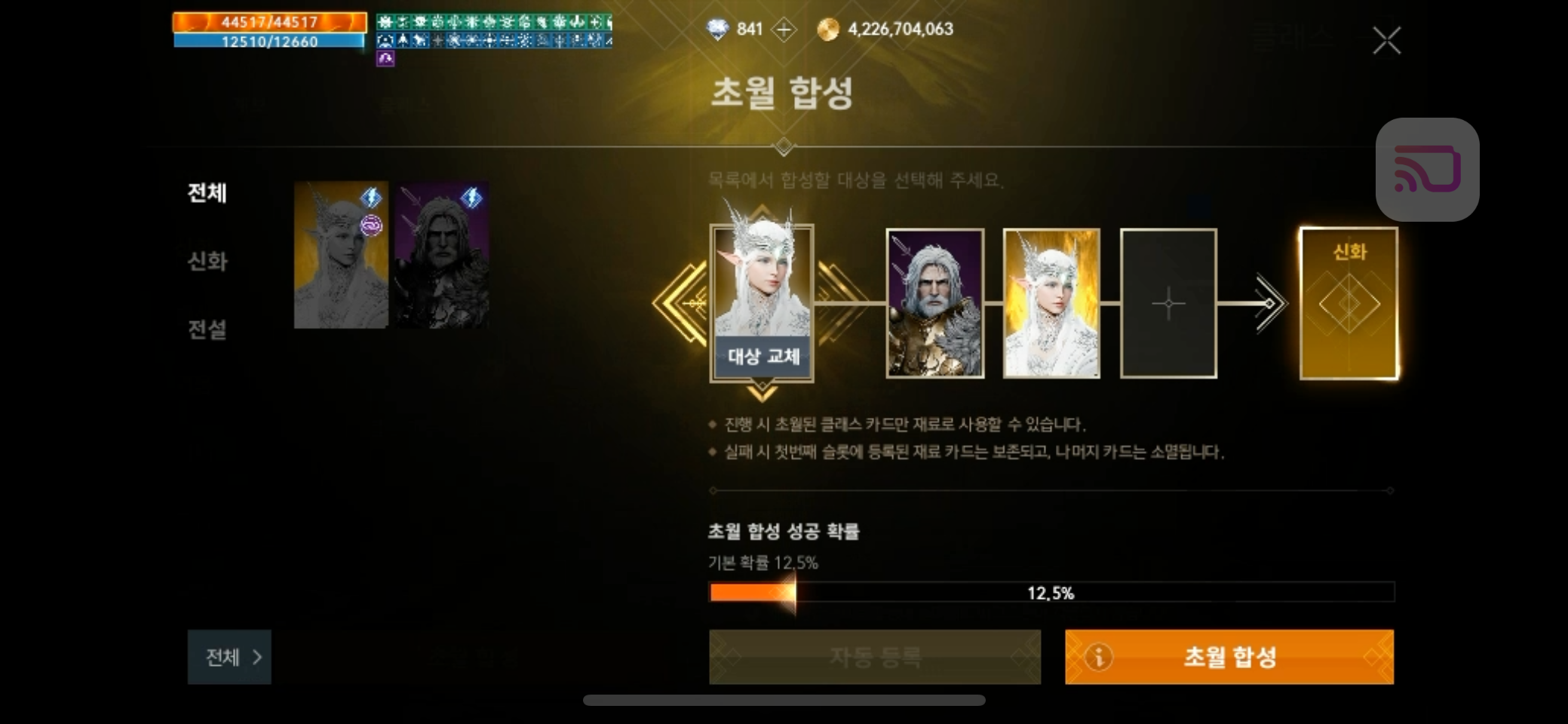Select the 전체 category filter
Image resolution: width=1568 pixels, height=724 pixels.
pyautogui.click(x=208, y=195)
